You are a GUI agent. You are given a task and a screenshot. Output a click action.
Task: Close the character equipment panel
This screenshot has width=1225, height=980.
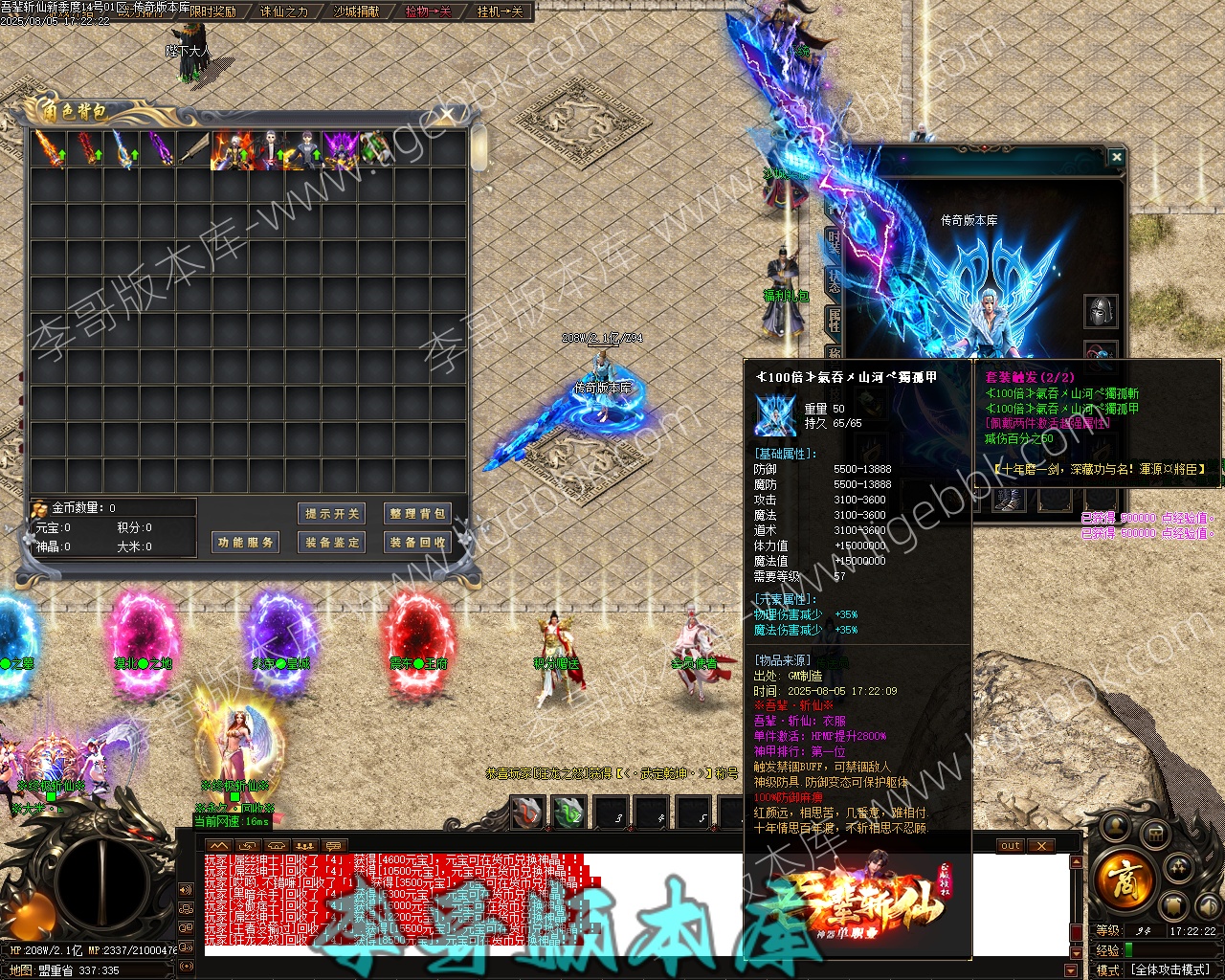(1116, 156)
